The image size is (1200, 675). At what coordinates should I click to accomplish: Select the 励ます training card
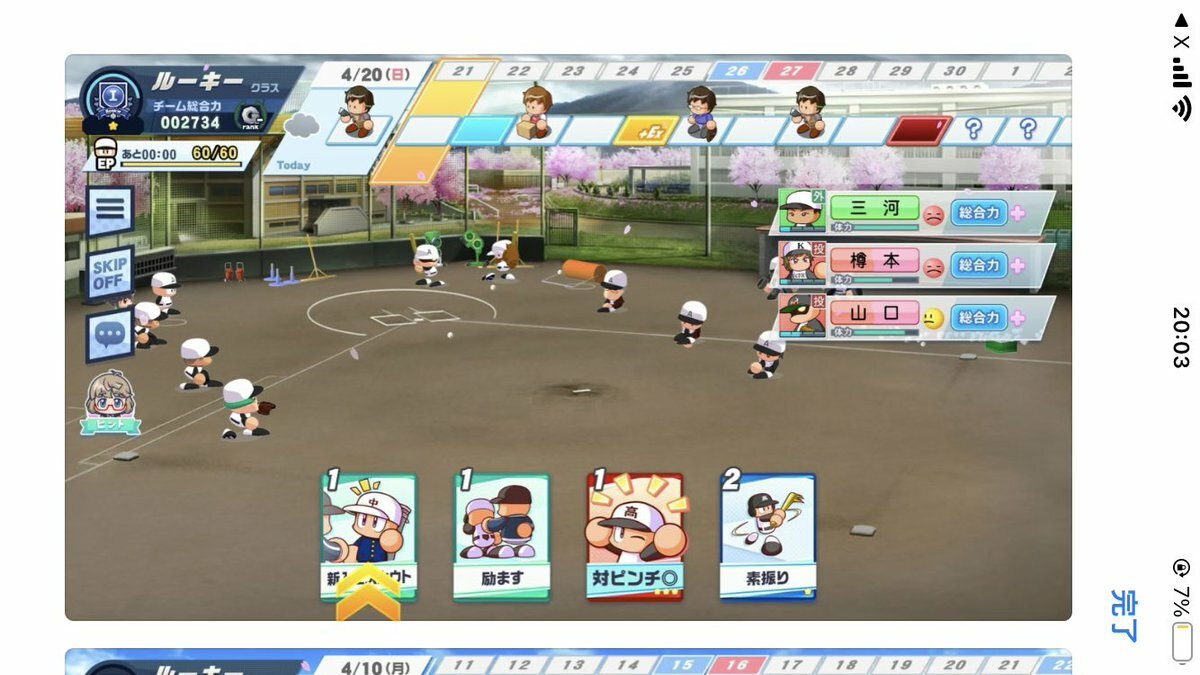[x=501, y=536]
